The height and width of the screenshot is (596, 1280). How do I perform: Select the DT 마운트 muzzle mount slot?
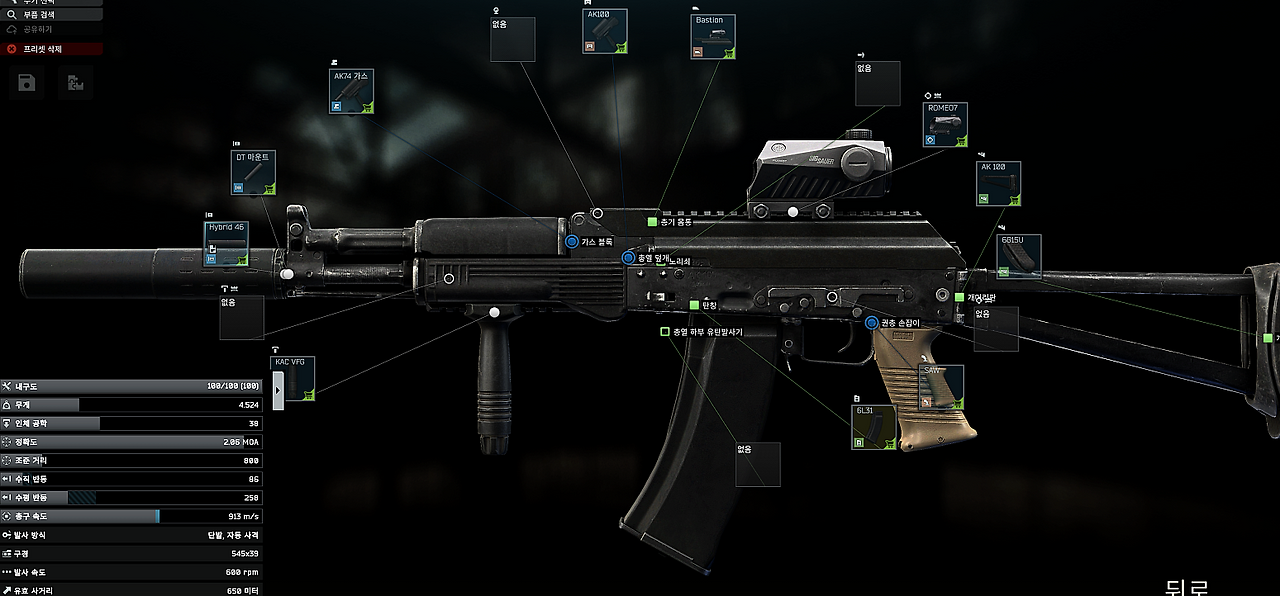(x=253, y=172)
